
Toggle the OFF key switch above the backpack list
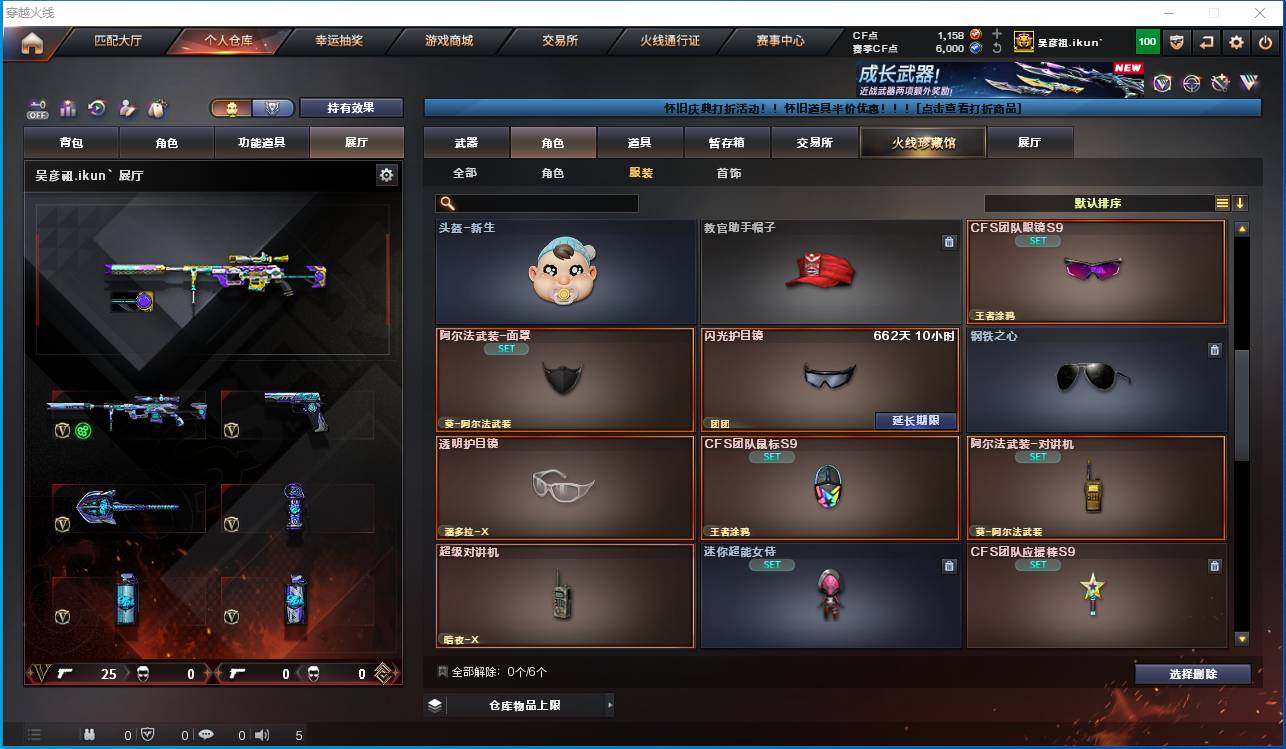coord(38,110)
